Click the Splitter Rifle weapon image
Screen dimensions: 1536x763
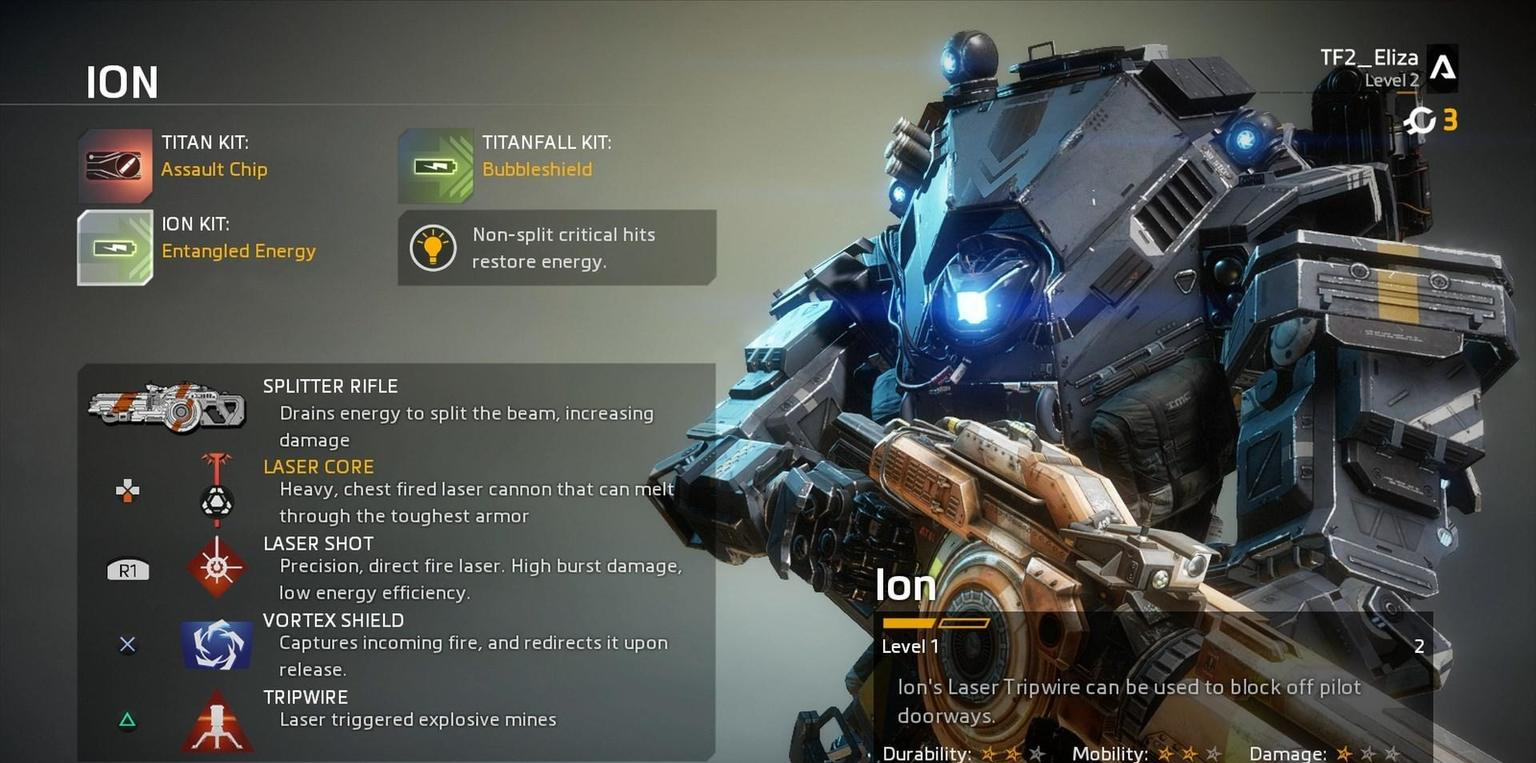click(166, 405)
